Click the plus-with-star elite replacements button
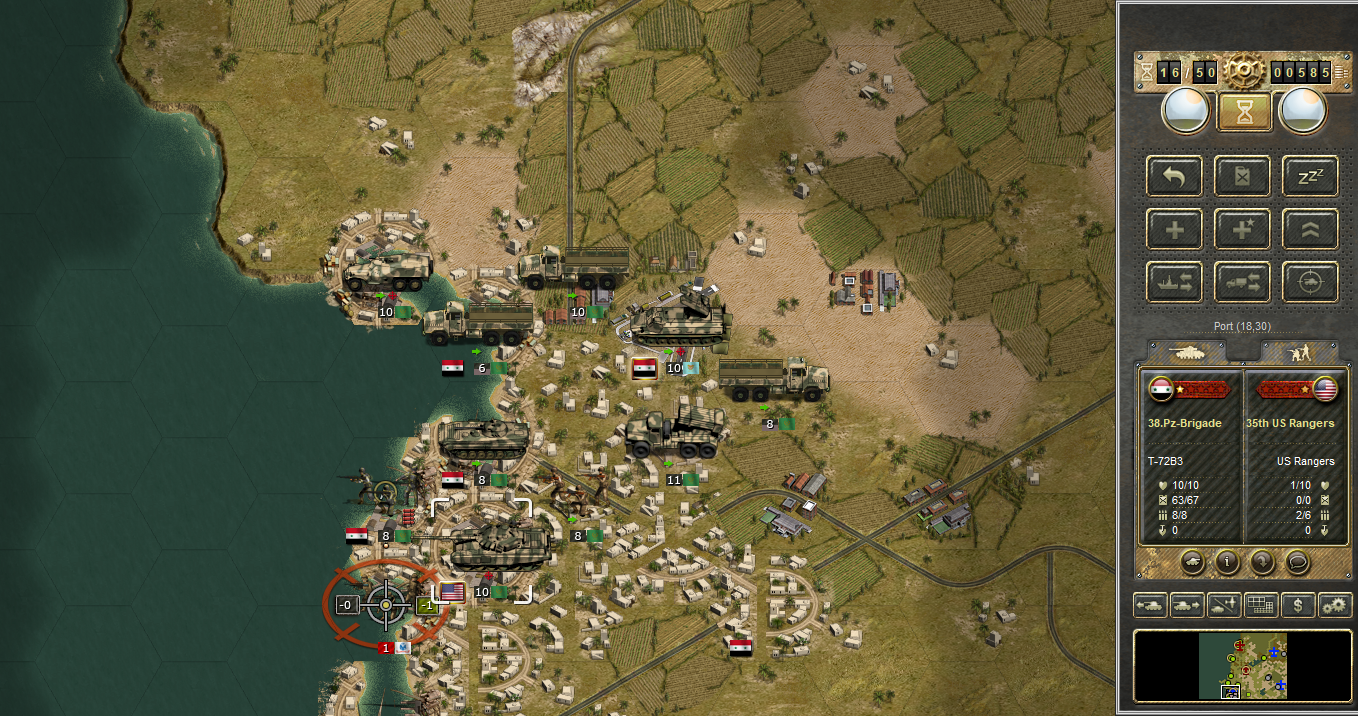The height and width of the screenshot is (716, 1358). 1243,230
